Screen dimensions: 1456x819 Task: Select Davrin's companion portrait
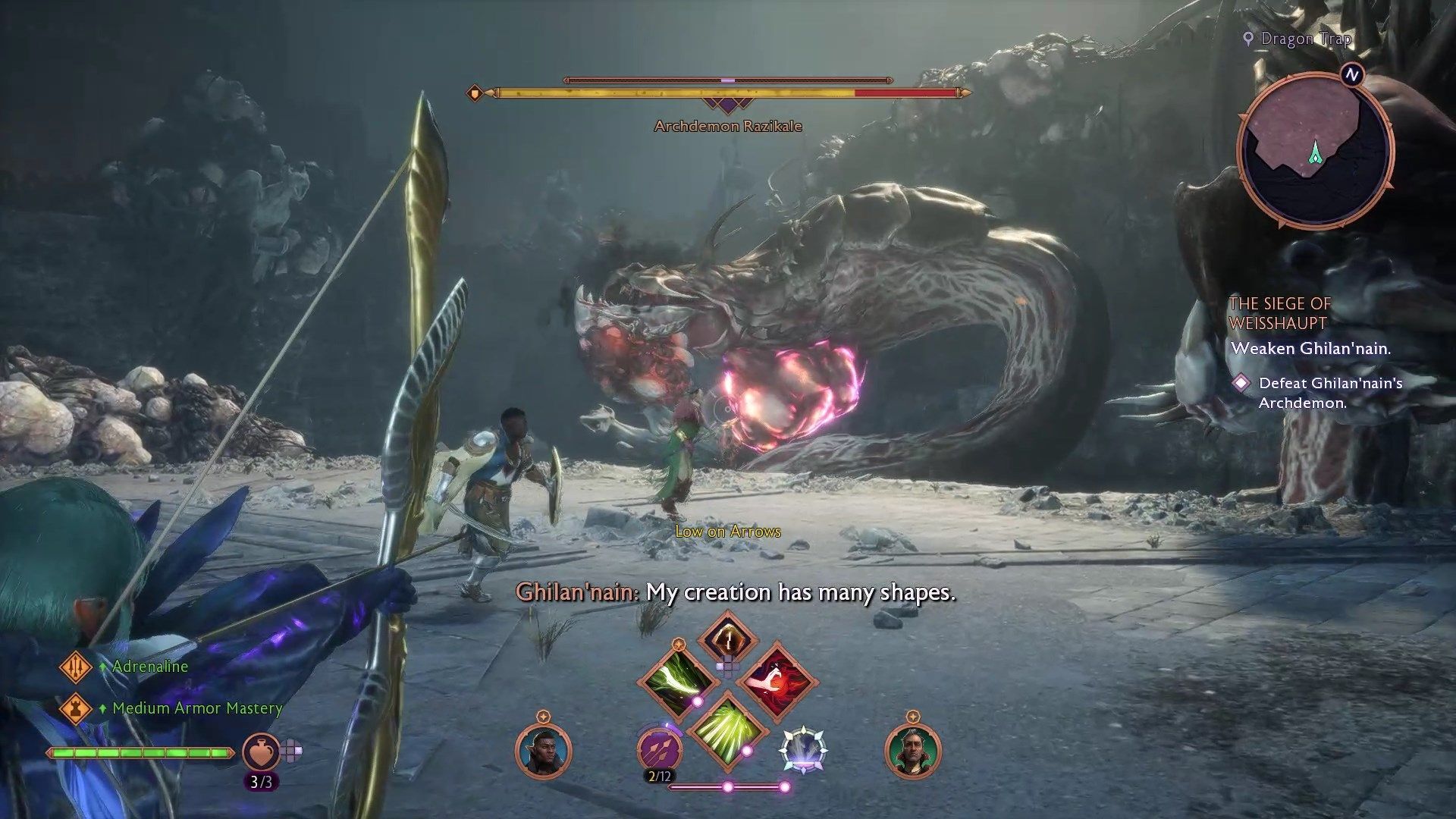pyautogui.click(x=543, y=751)
